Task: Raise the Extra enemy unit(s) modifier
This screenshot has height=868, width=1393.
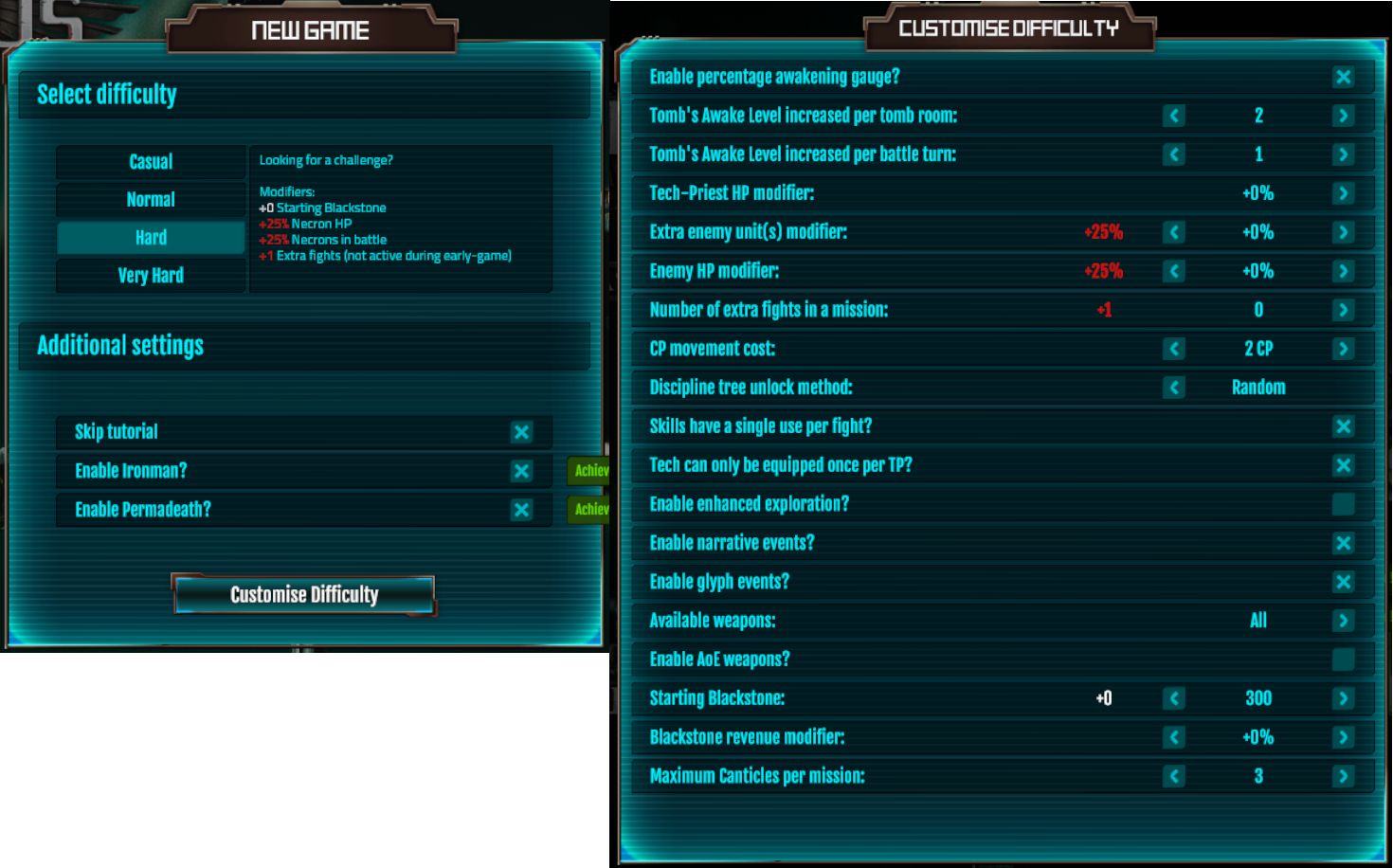Action: [1343, 231]
